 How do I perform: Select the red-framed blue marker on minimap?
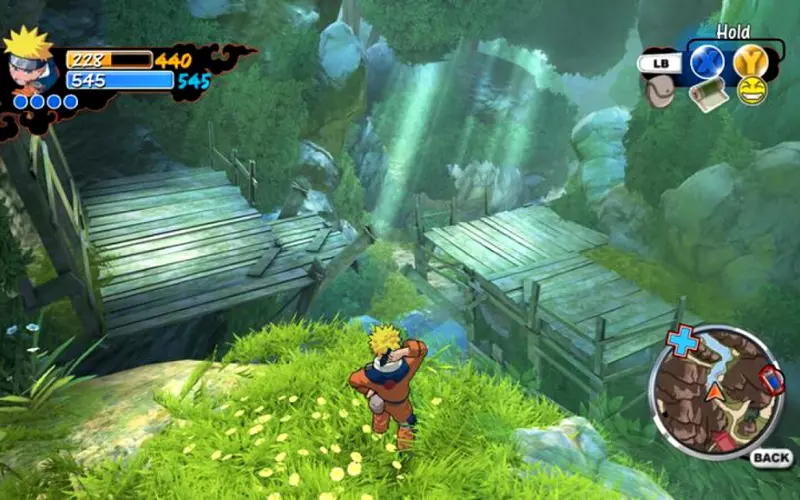[x=772, y=381]
